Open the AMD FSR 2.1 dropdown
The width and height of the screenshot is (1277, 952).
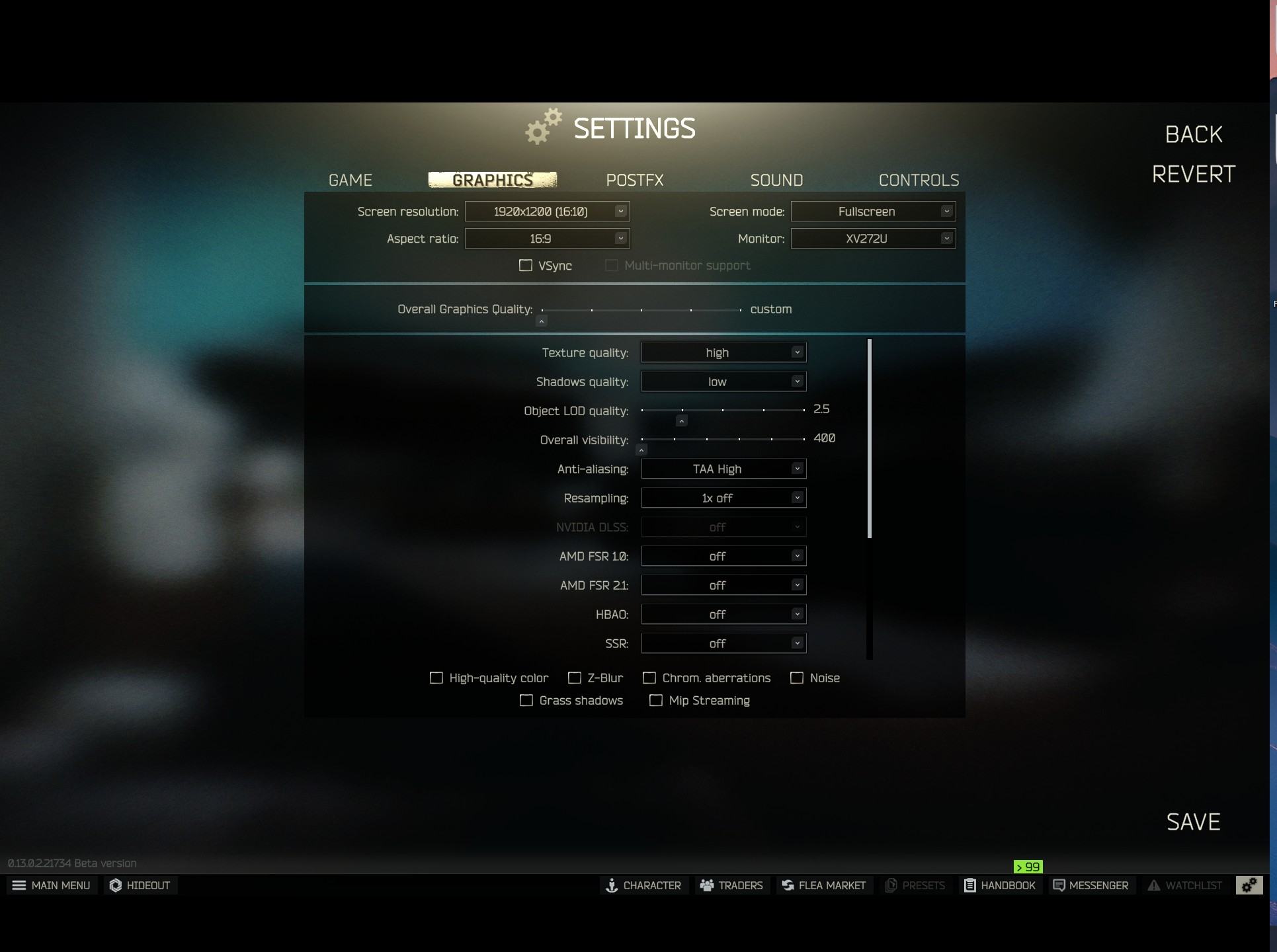723,586
